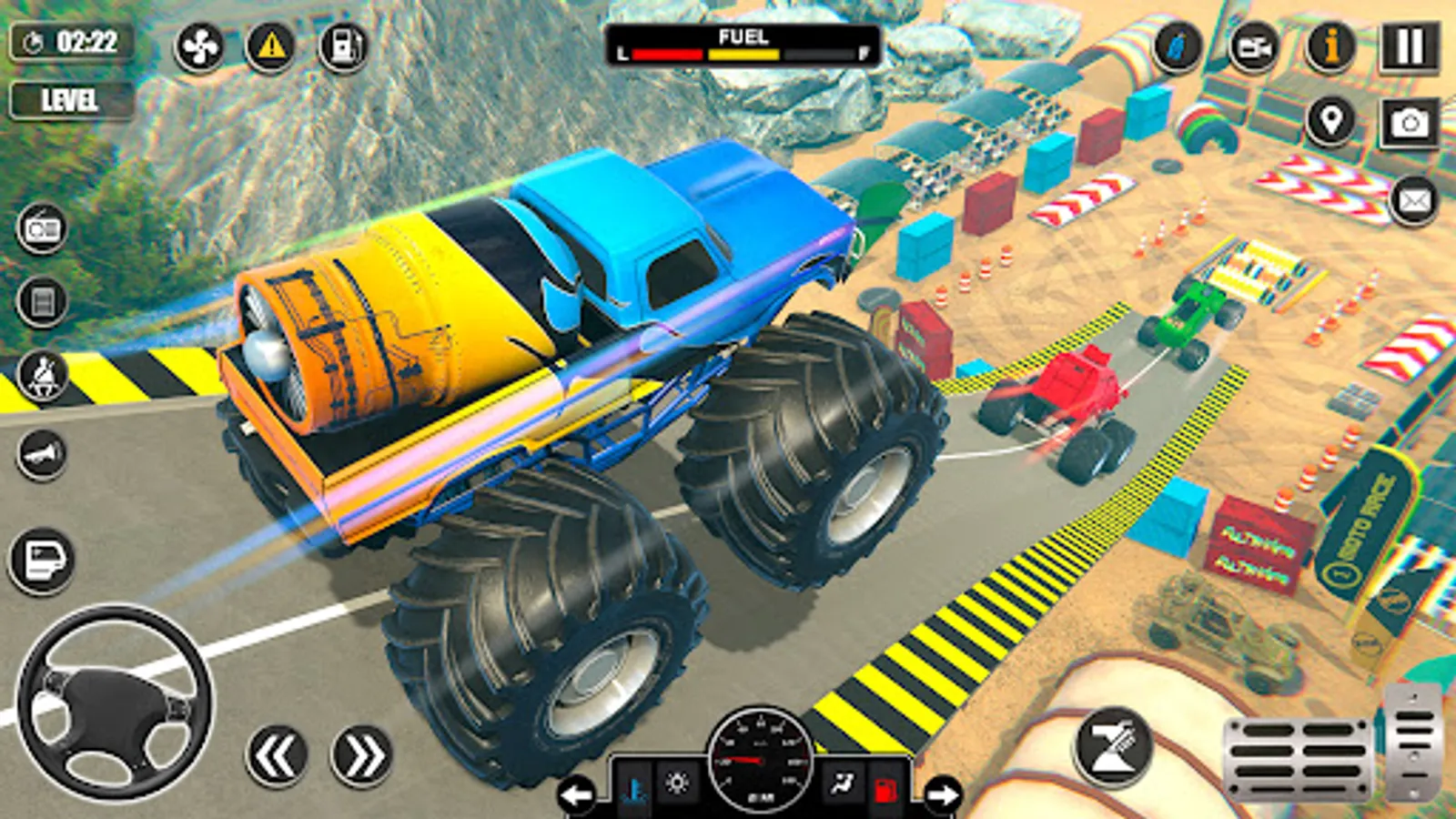The width and height of the screenshot is (1456, 819).
Task: Honk the horn
Action: point(42,453)
